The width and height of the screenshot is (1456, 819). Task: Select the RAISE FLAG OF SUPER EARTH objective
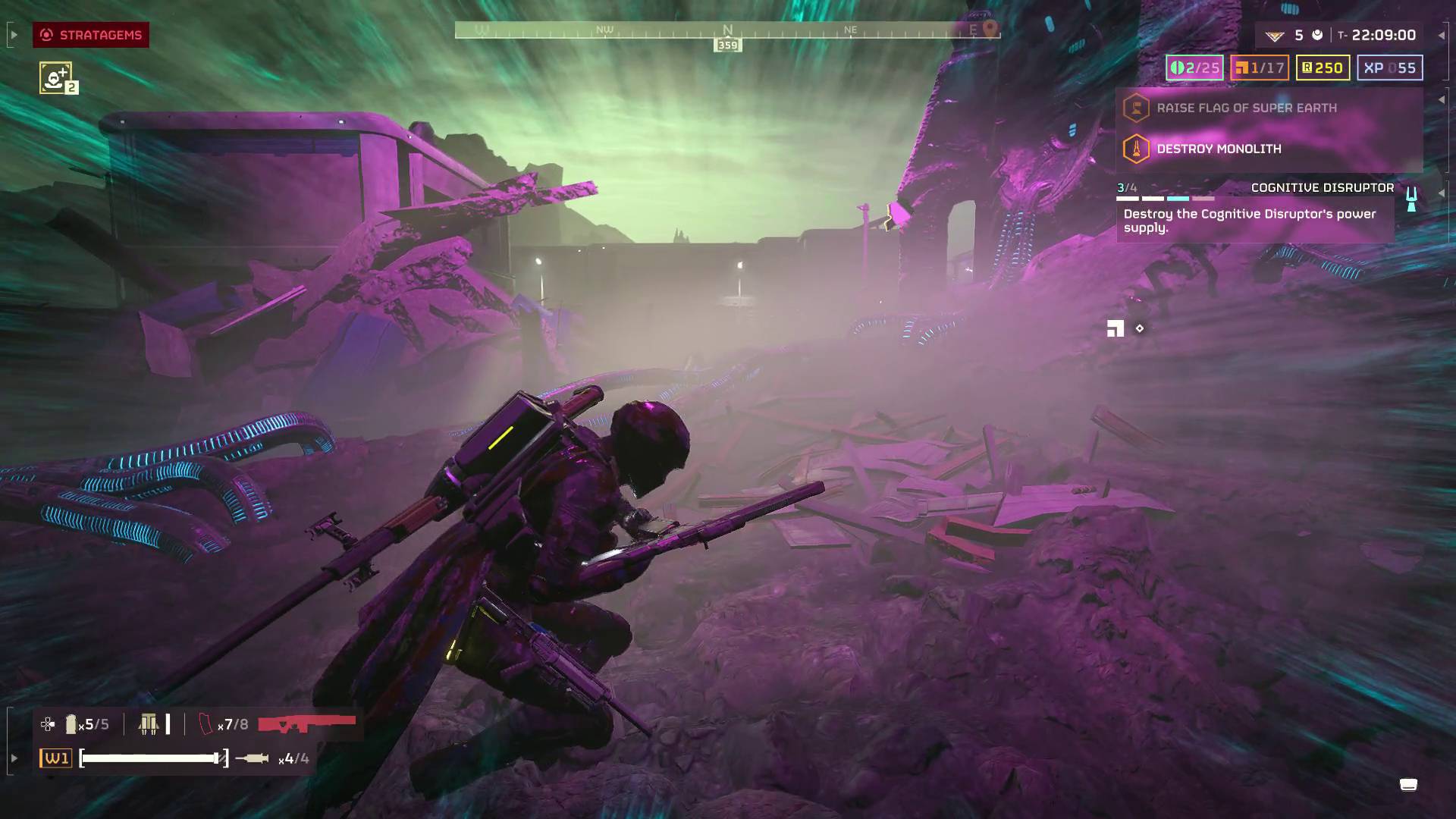coord(1246,108)
